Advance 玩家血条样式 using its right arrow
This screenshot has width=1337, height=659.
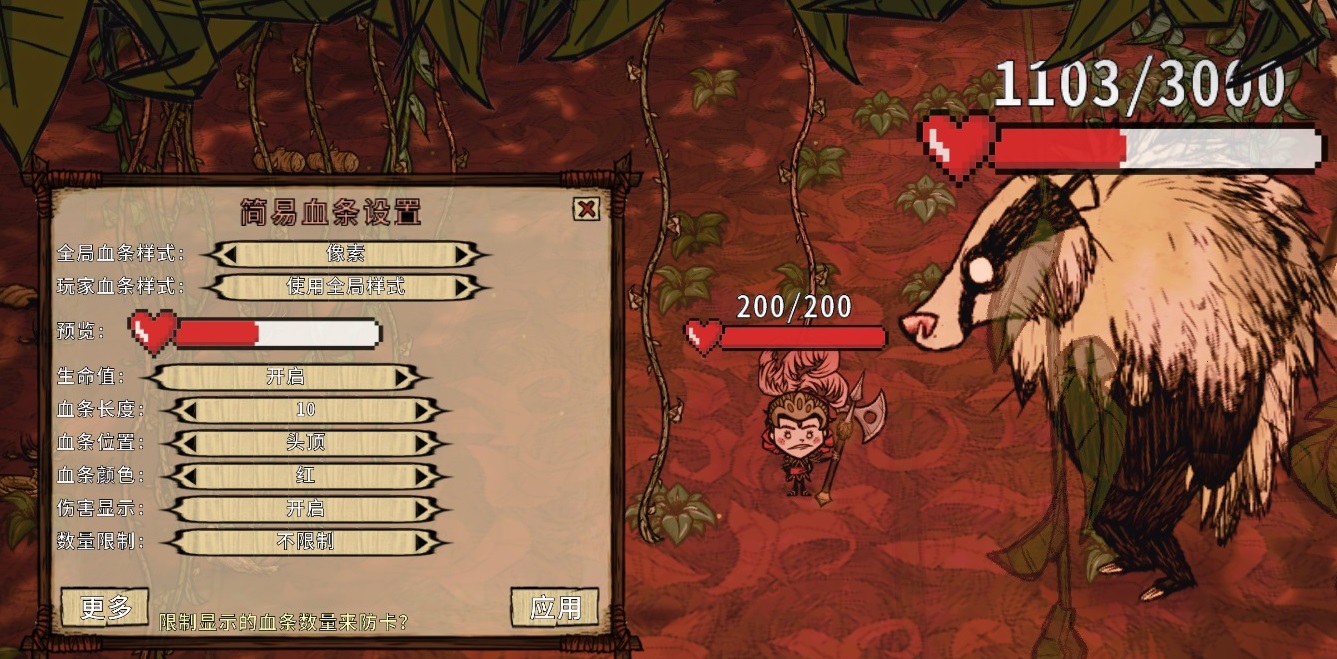(x=463, y=288)
